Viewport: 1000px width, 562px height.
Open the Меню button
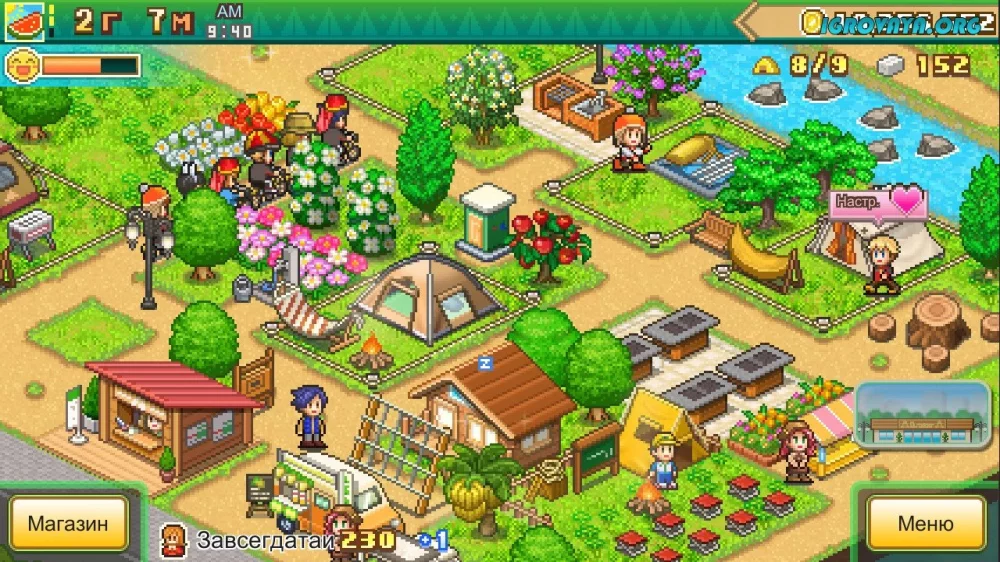[x=925, y=523]
